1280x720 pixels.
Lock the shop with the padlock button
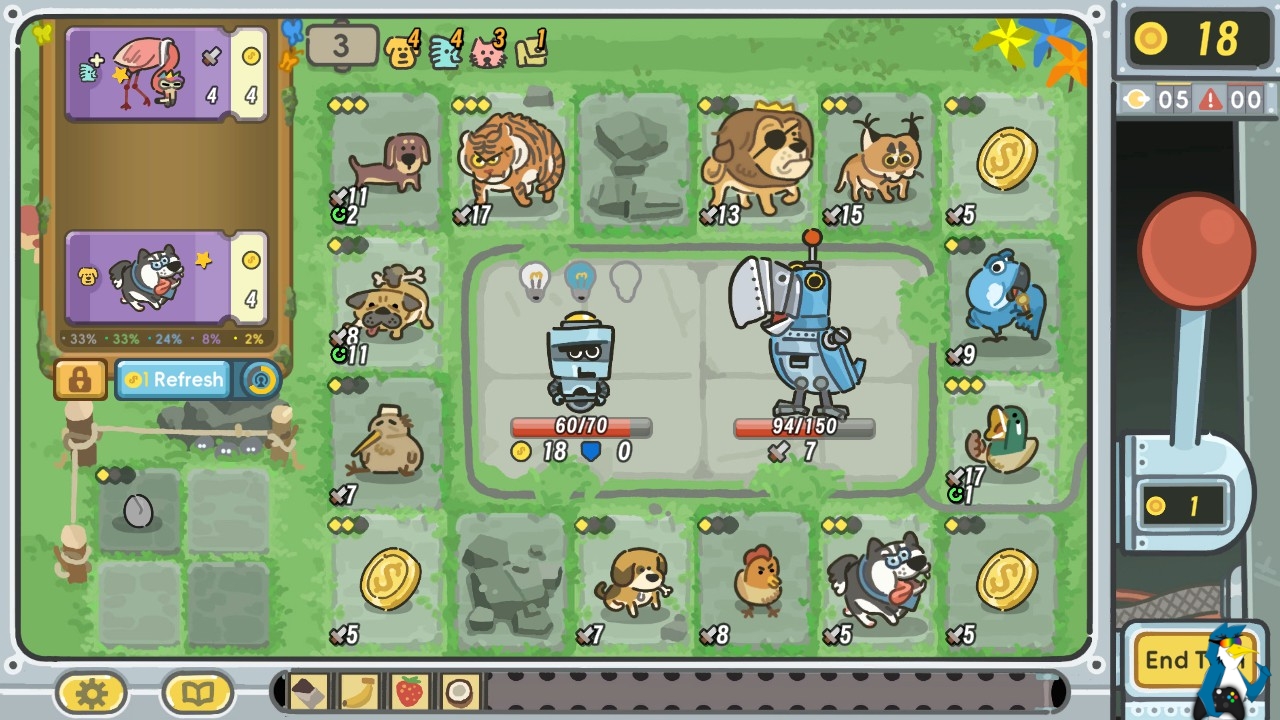click(80, 380)
